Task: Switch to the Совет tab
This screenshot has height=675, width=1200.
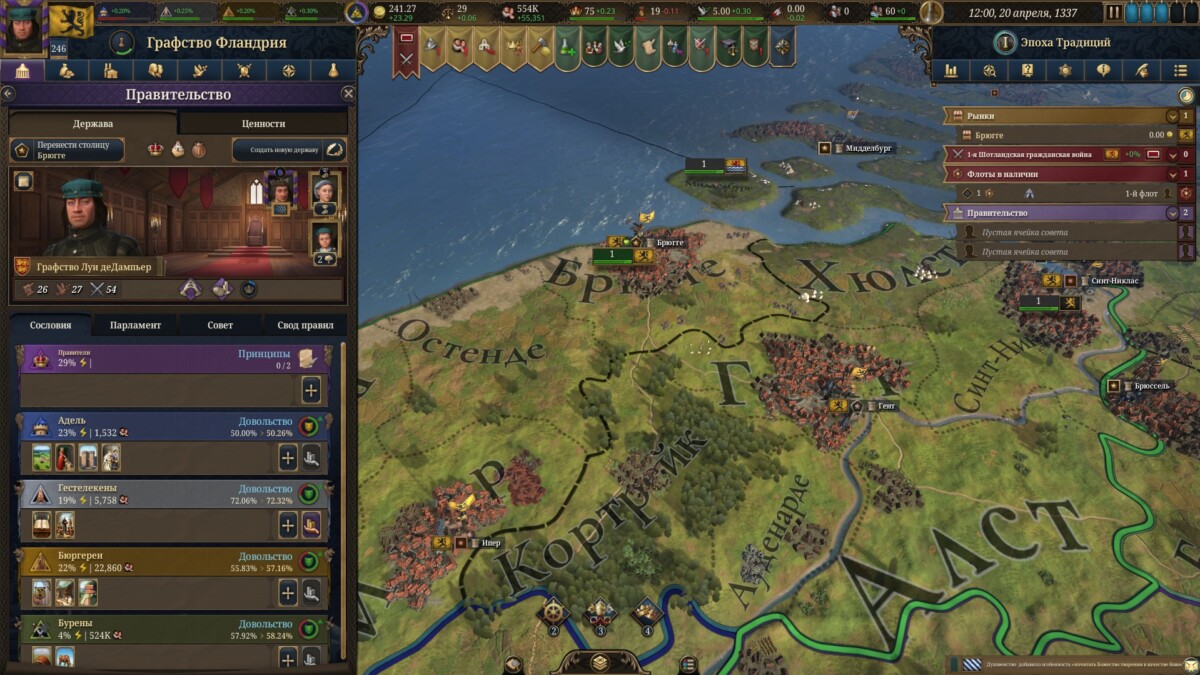Action: coord(220,326)
